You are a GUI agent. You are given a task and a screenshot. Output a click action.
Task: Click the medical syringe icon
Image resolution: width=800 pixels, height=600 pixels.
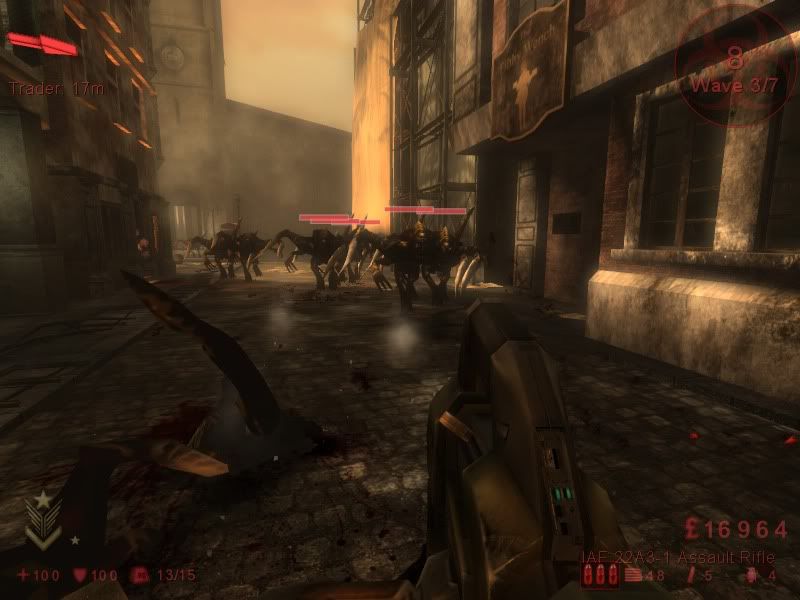pos(691,575)
